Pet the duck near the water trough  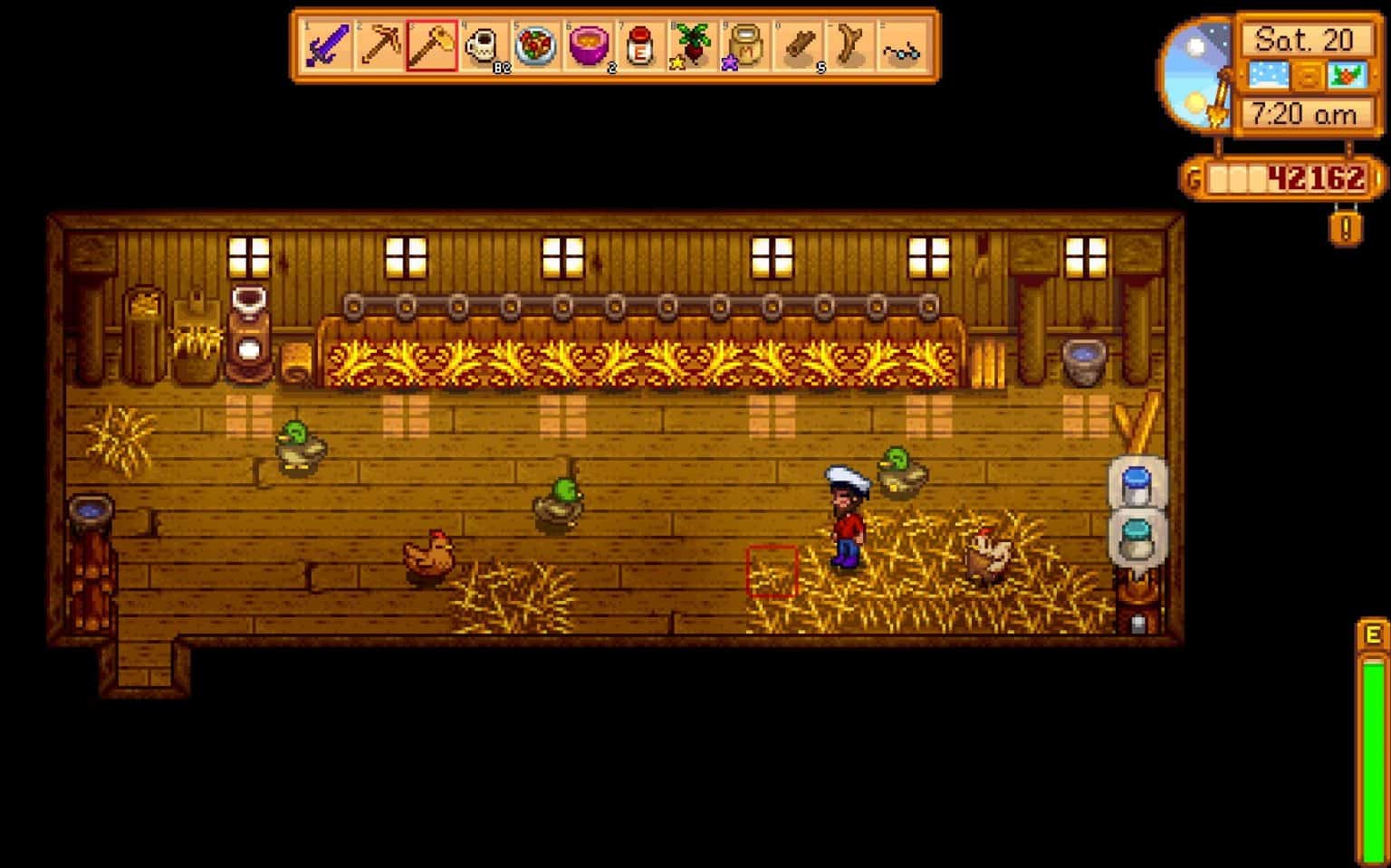pos(901,472)
